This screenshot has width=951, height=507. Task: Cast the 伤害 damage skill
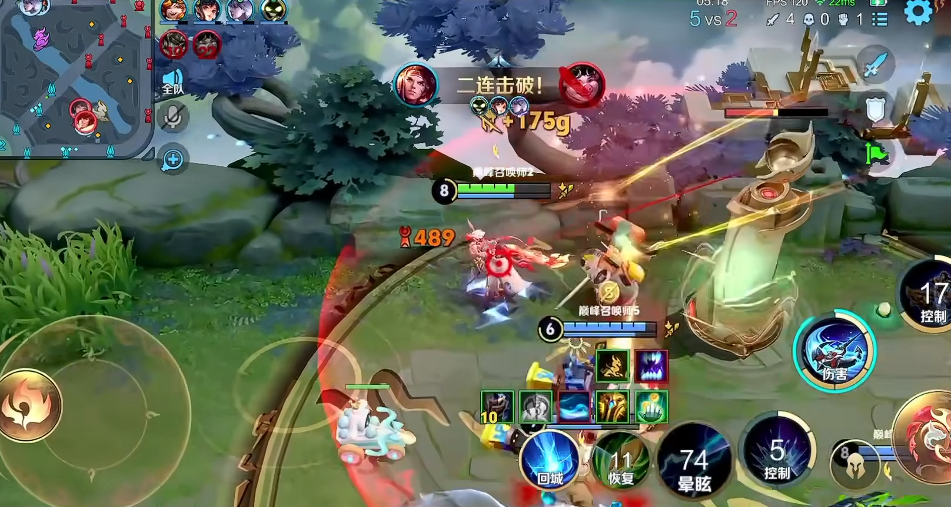834,352
